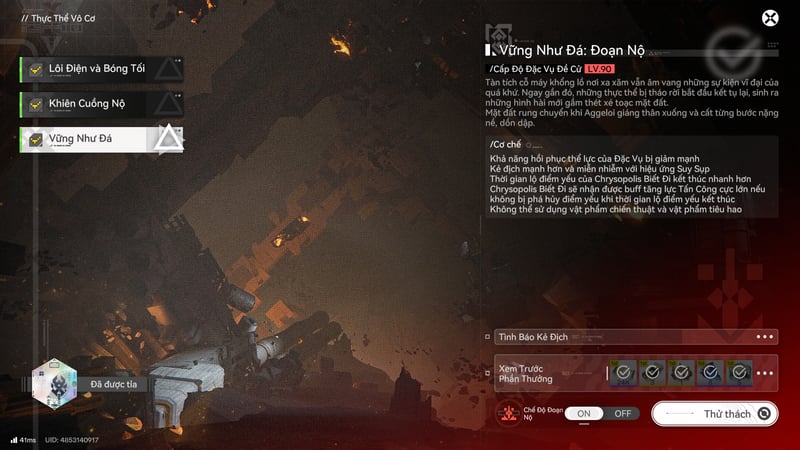Select the Lôi Điện và Bóng Tối stage
This screenshot has width=800, height=450.
(100, 68)
